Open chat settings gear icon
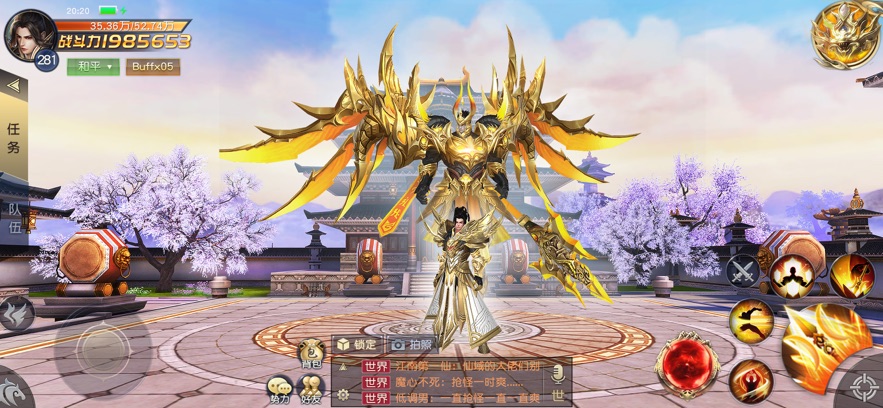Viewport: 883px width, 408px height. pos(343,395)
